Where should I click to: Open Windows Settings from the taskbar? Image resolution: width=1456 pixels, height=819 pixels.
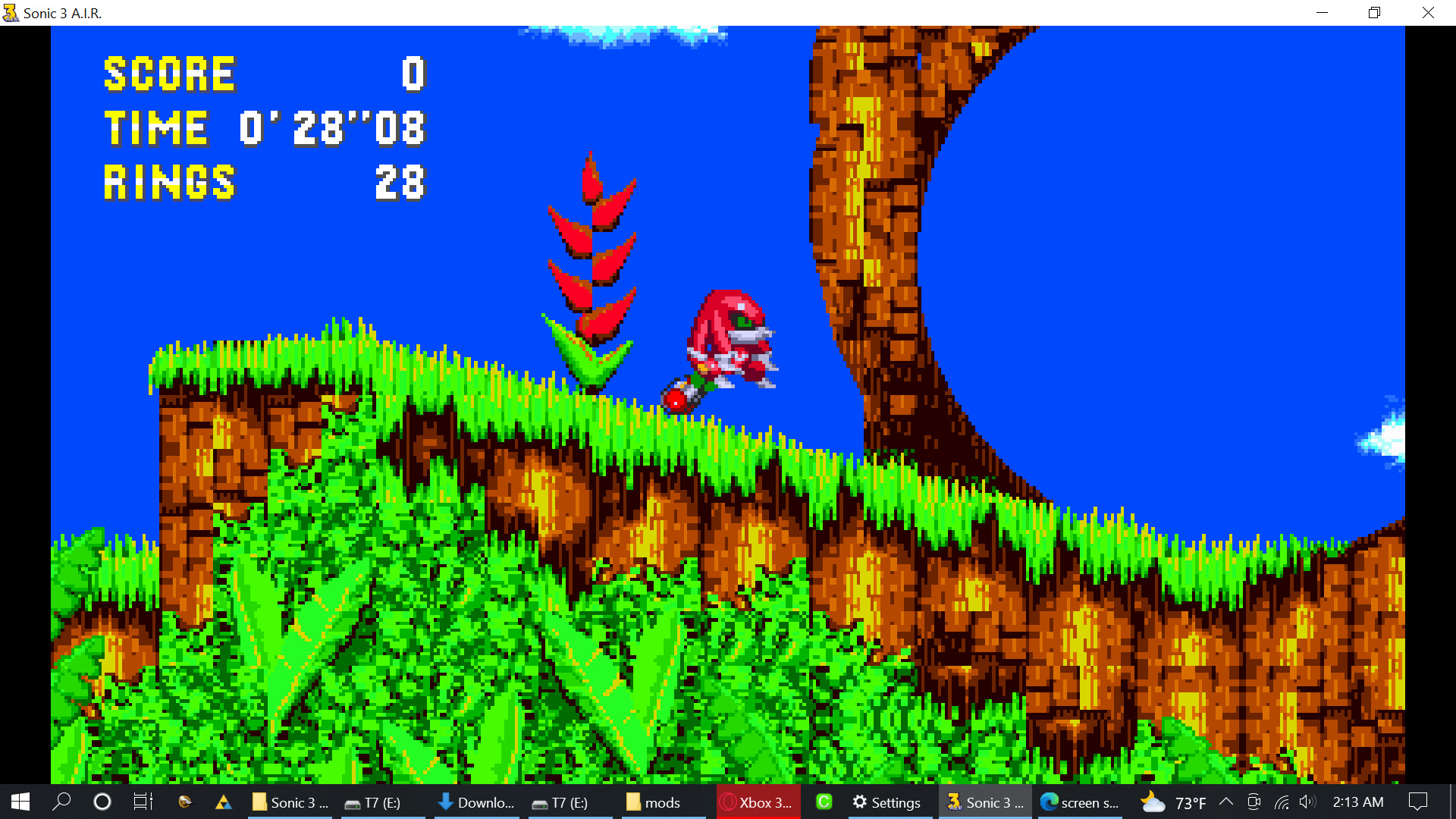click(889, 802)
